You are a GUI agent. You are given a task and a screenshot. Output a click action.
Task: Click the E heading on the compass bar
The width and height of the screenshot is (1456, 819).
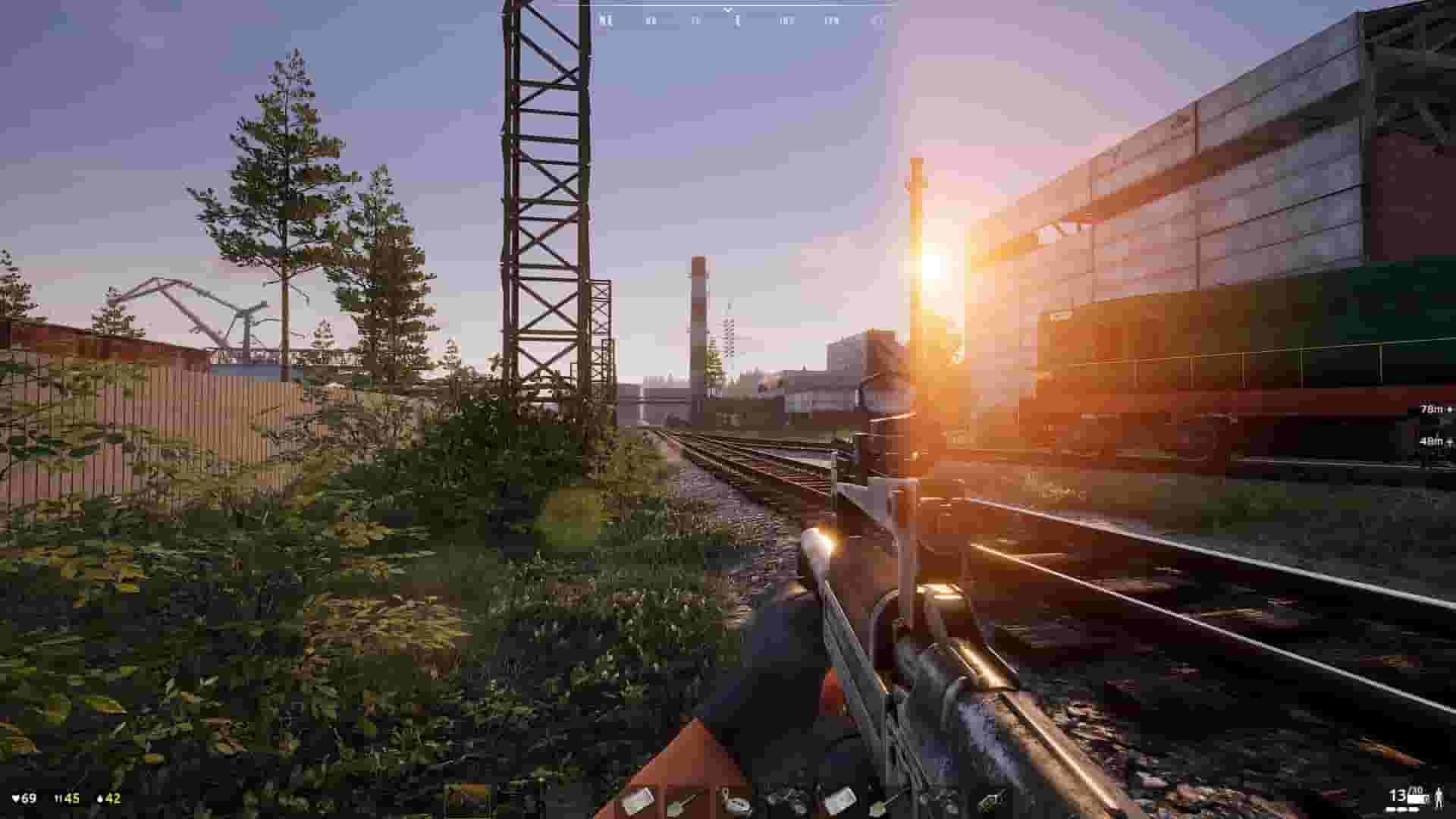(x=736, y=21)
